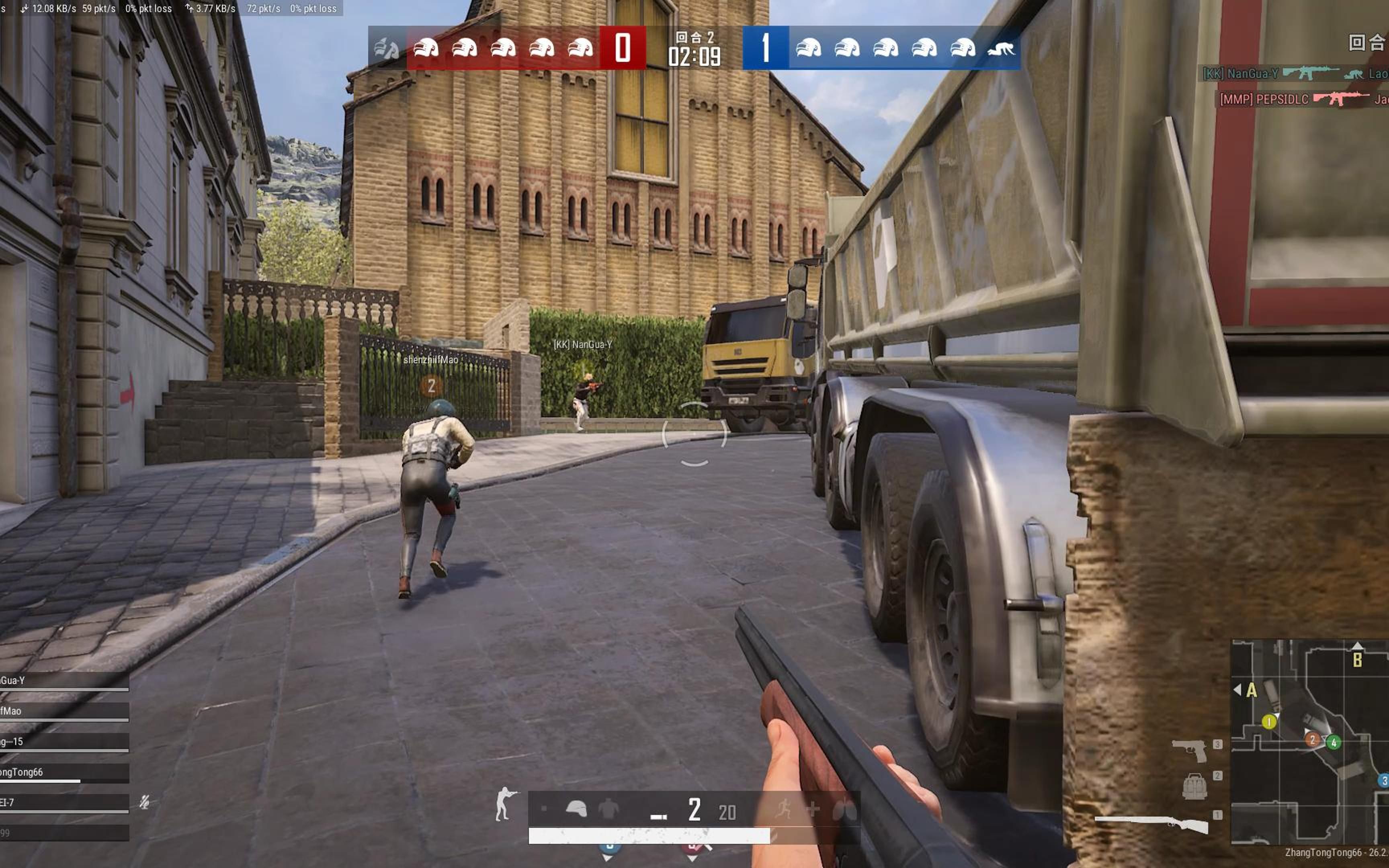Click the B site label on minimap
This screenshot has width=1389, height=868.
1357,660
